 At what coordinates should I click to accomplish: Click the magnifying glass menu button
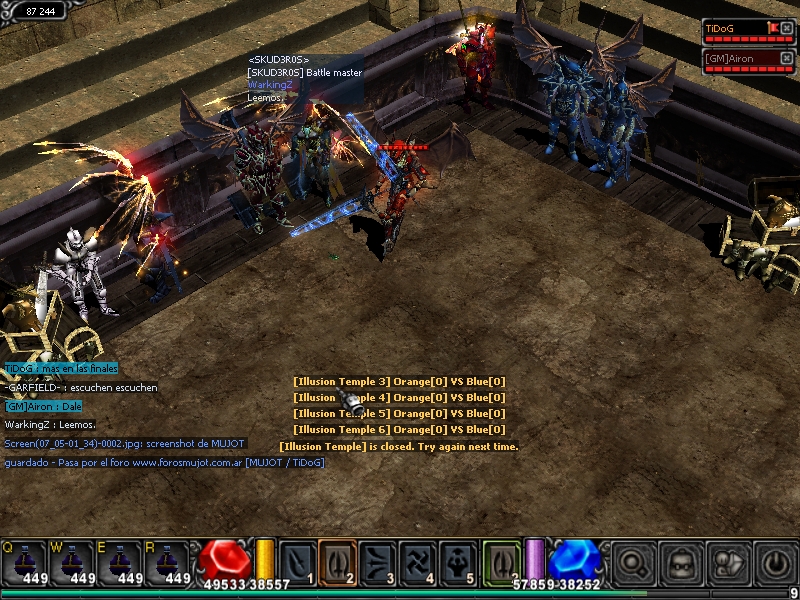(x=634, y=563)
